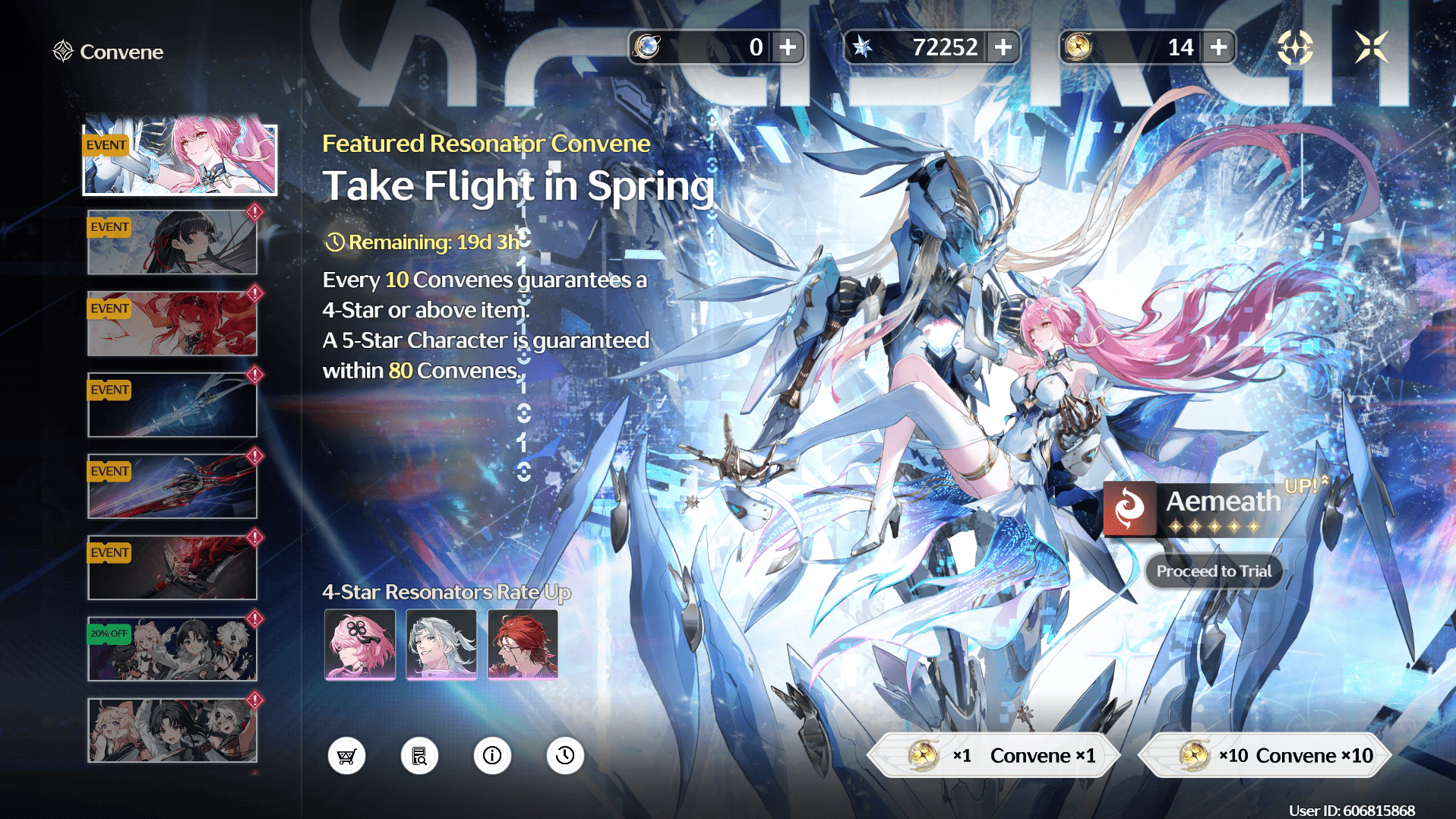Open the in-game store via cart icon
Viewport: 1456px width, 819px height.
coord(347,755)
